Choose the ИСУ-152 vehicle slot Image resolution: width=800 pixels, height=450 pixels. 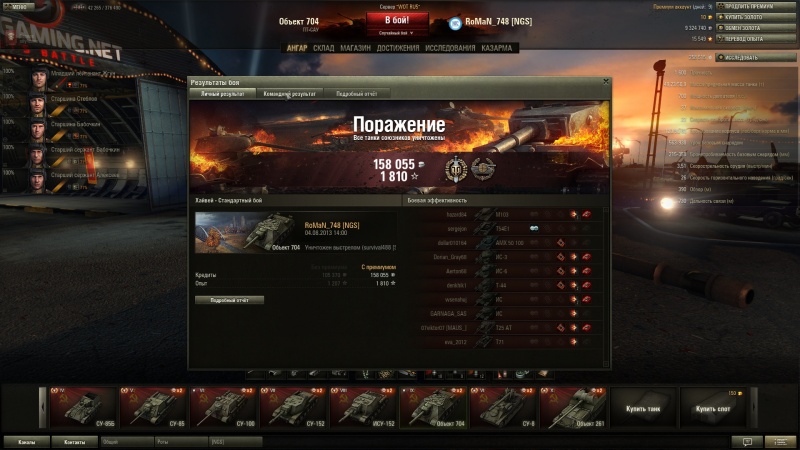tap(365, 406)
